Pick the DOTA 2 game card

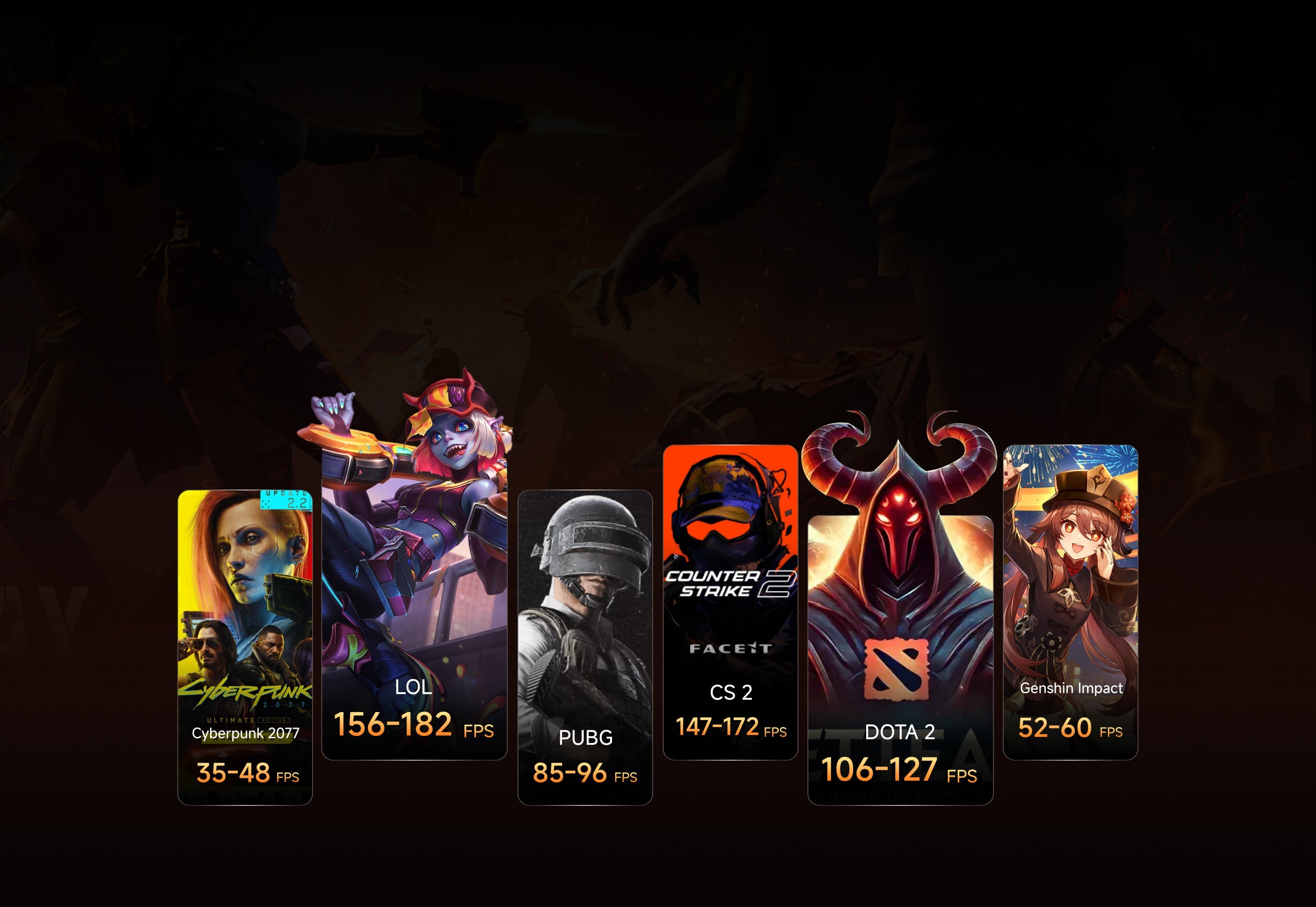[x=900, y=659]
